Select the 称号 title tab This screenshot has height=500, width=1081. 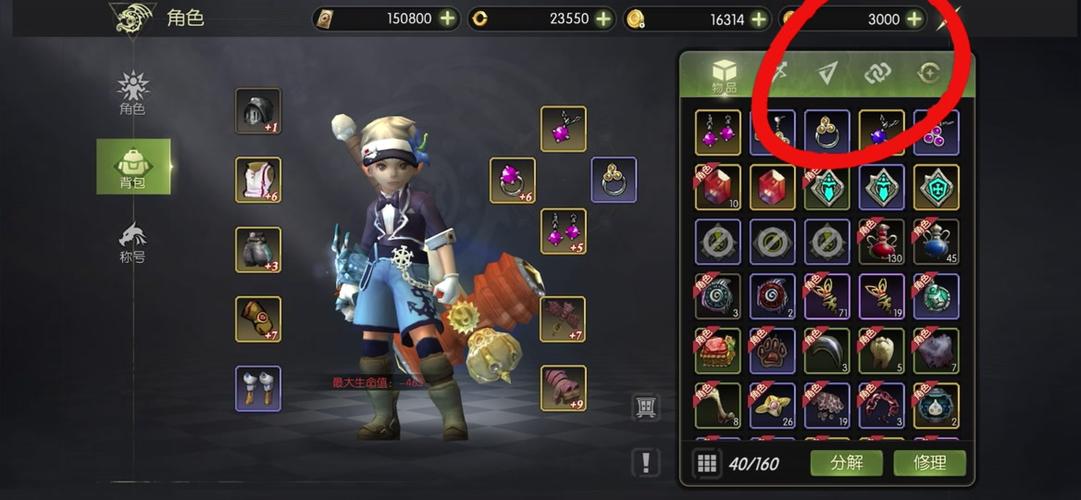point(132,242)
